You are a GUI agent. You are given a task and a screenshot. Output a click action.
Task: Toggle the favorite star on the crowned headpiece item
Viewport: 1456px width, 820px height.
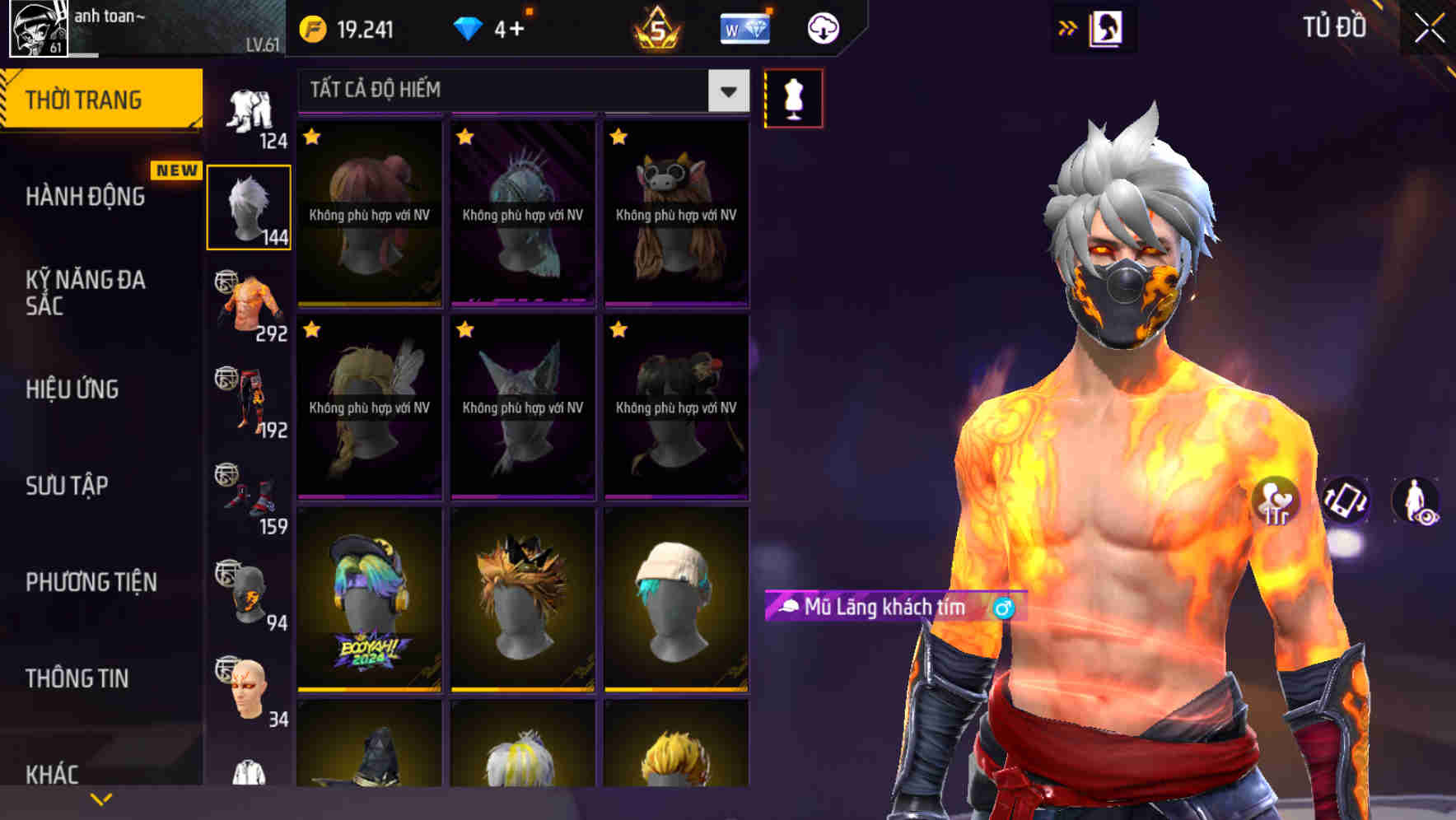pos(465,137)
